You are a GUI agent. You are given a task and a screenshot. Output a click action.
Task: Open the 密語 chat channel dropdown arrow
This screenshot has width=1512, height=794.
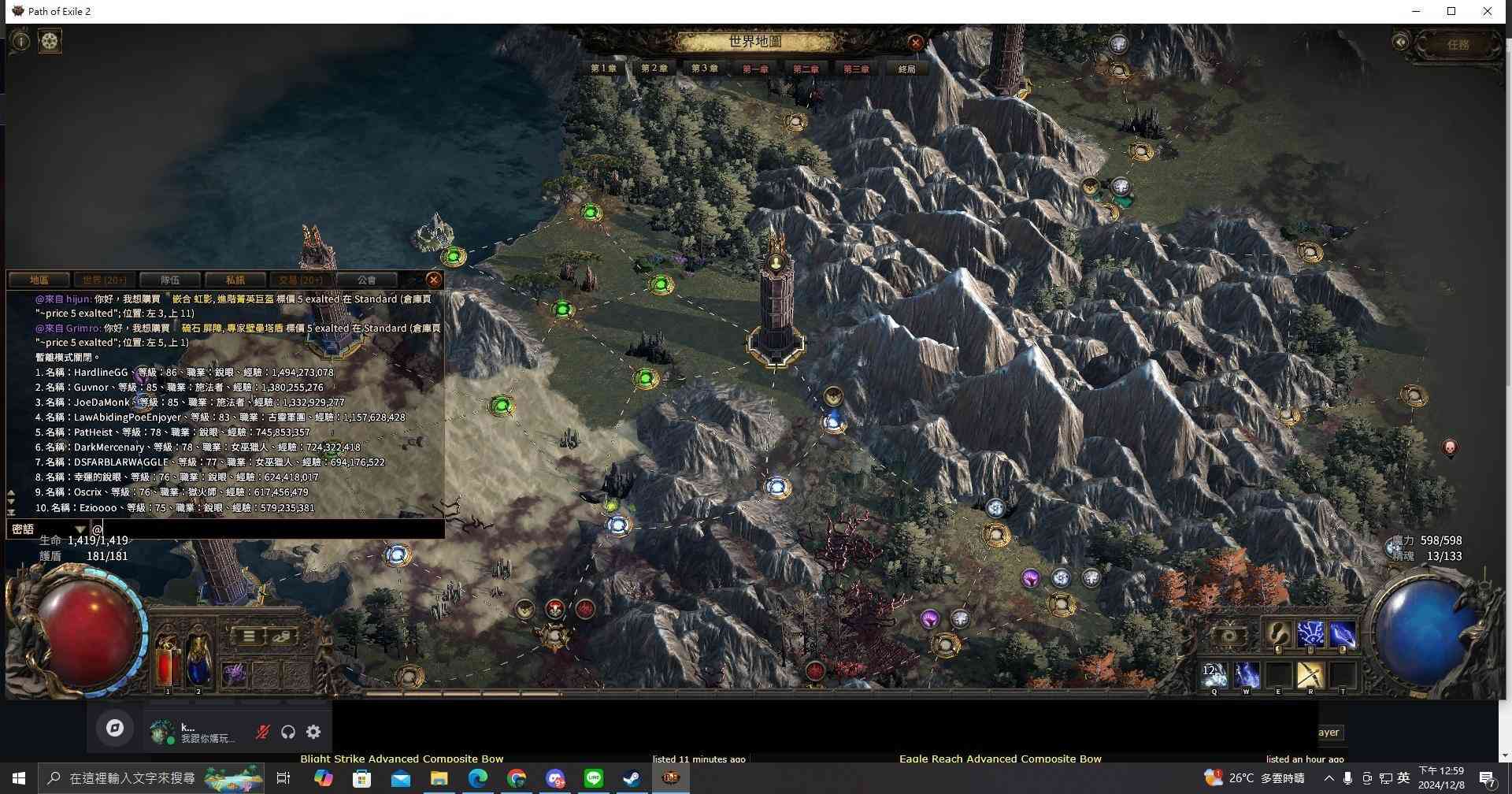(80, 529)
